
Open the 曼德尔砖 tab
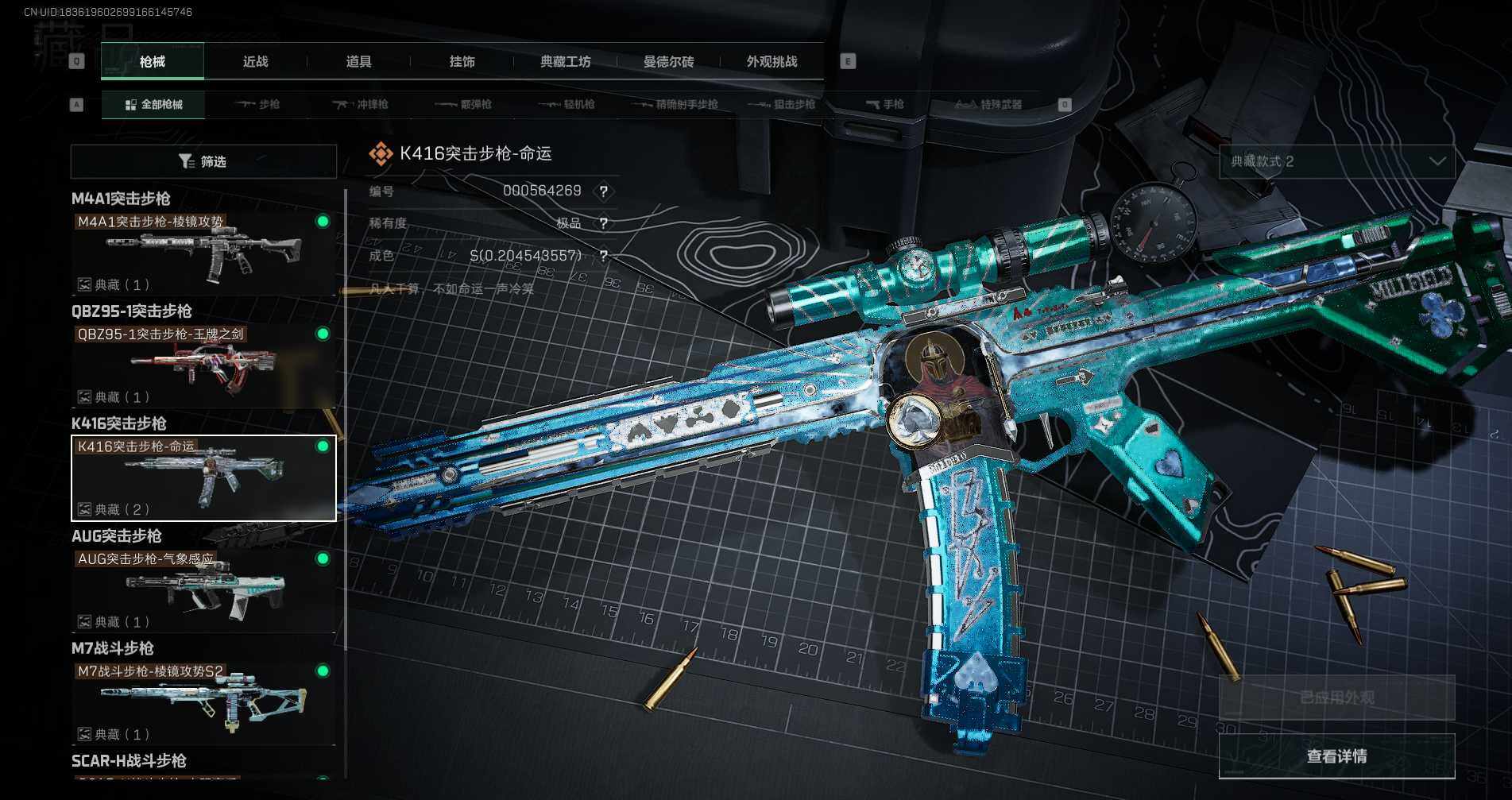tap(668, 62)
